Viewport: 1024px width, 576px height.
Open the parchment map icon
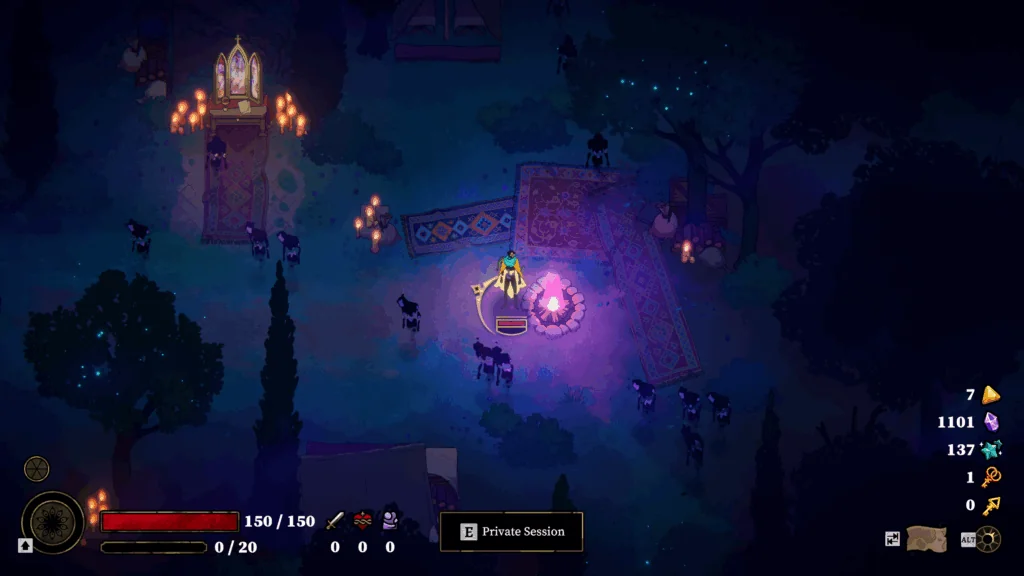pyautogui.click(x=926, y=539)
